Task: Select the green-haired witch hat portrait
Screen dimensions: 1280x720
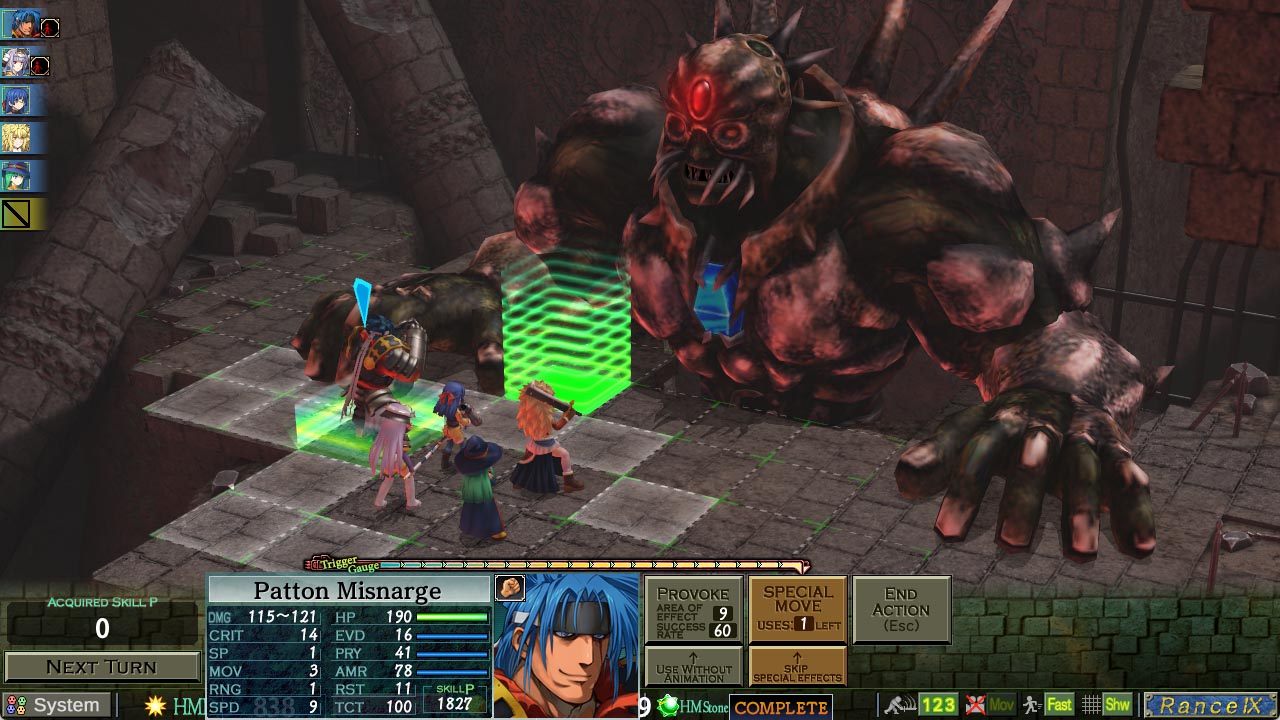Action: (16, 176)
